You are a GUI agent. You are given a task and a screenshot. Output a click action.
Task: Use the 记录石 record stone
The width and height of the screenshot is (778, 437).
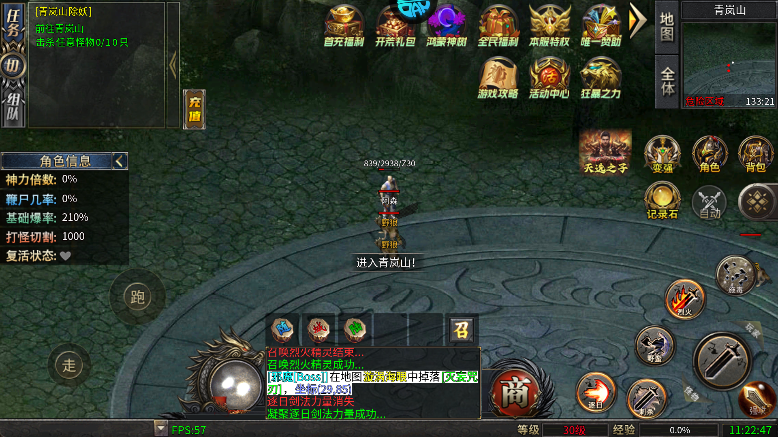(661, 201)
